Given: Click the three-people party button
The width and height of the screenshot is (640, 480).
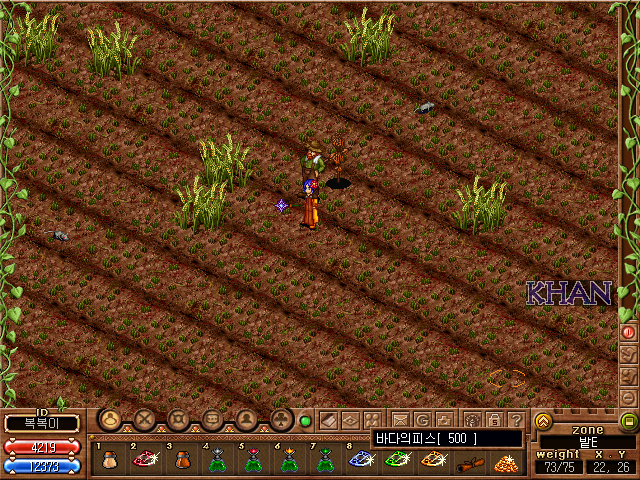Looking at the screenshot, I should (372, 420).
